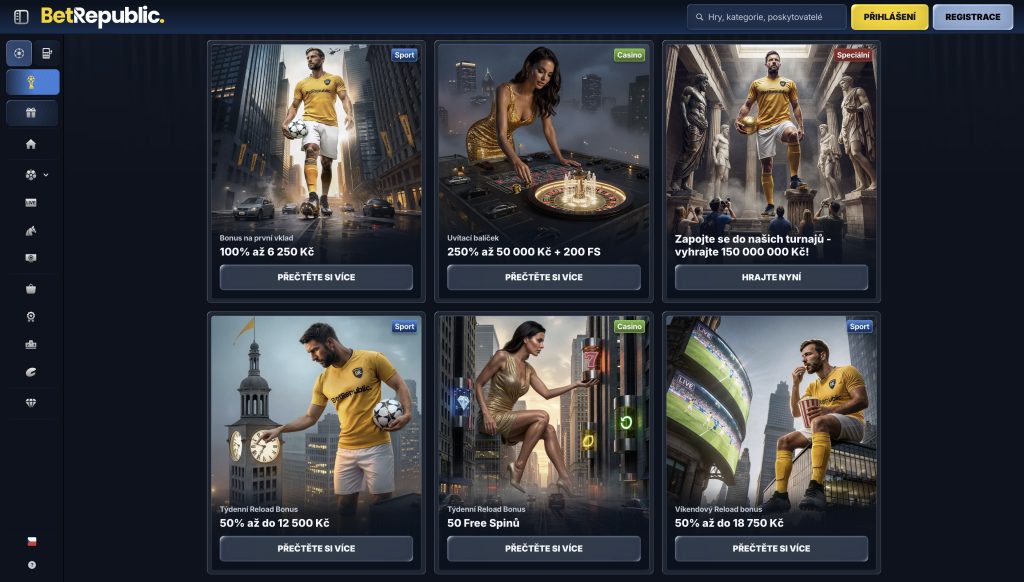1024x582 pixels.
Task: Choose HRAJTE NYNÍ on the tournaments card
Action: pyautogui.click(x=771, y=277)
